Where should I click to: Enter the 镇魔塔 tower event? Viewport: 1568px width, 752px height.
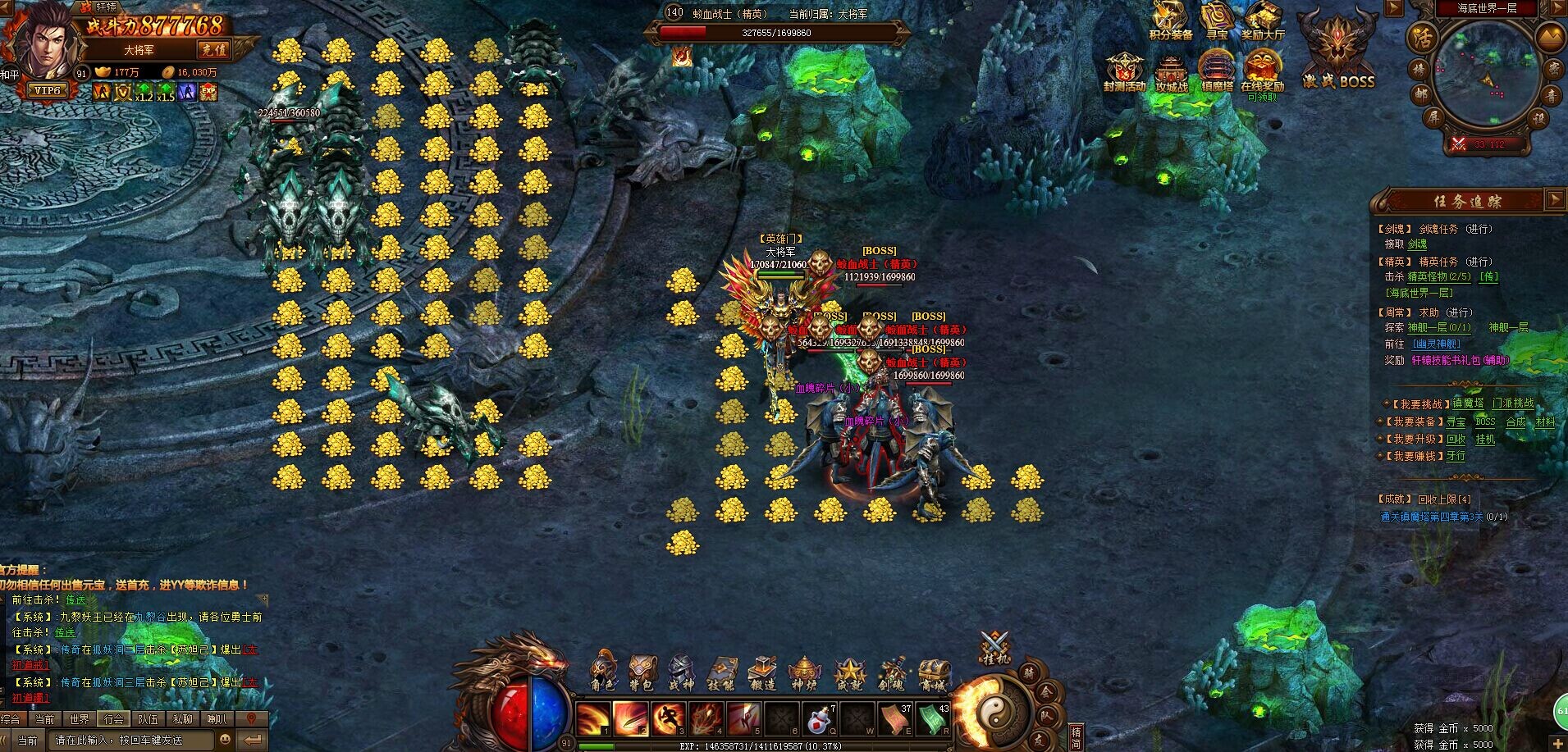pos(1217,71)
